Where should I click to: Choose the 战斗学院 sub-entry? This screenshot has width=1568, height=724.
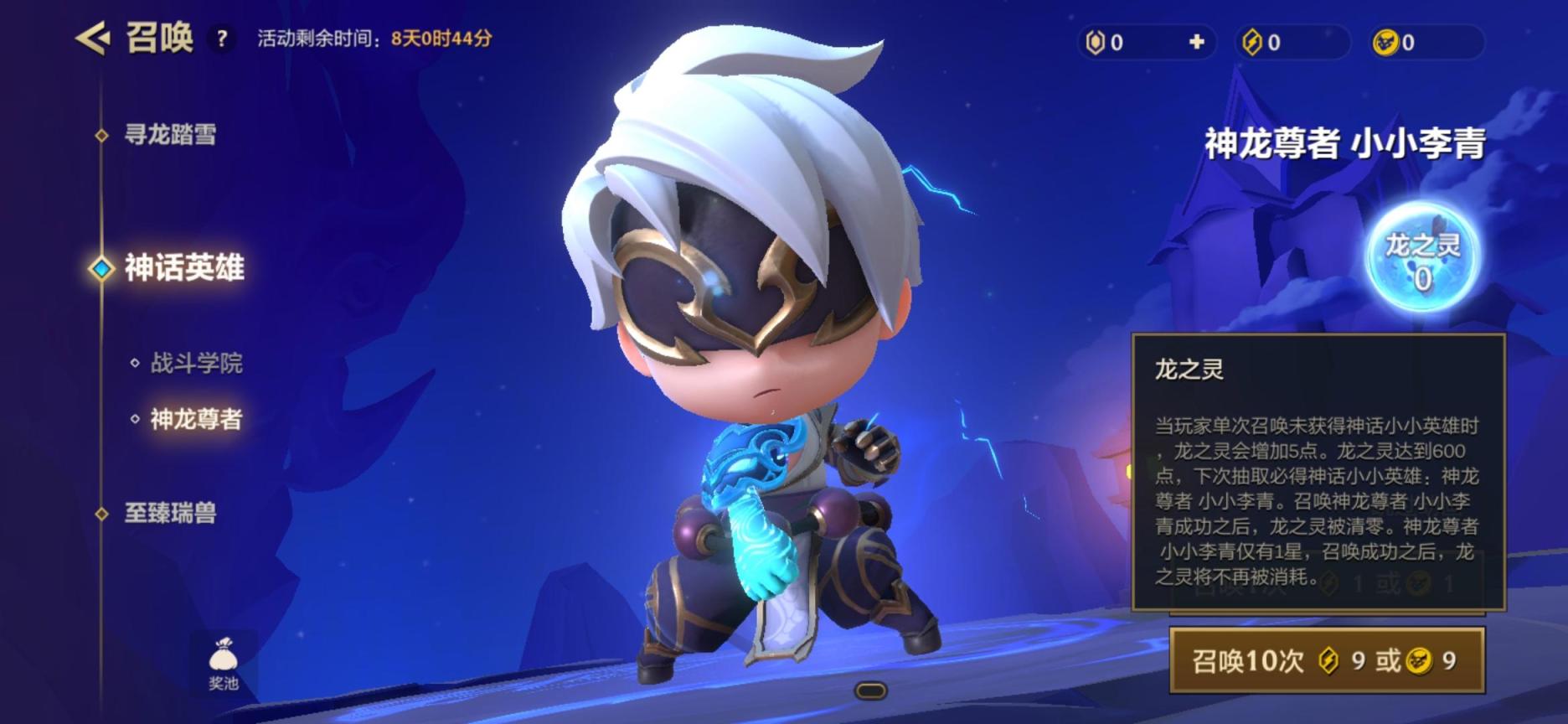tap(196, 363)
